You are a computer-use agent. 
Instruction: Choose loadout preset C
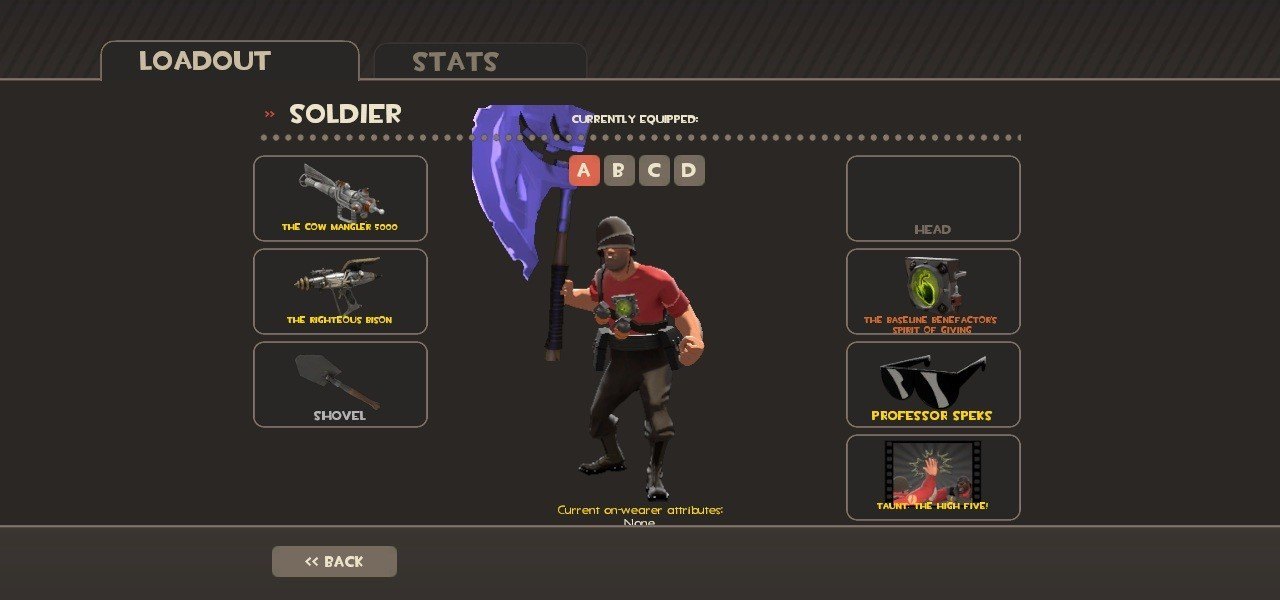coord(654,171)
